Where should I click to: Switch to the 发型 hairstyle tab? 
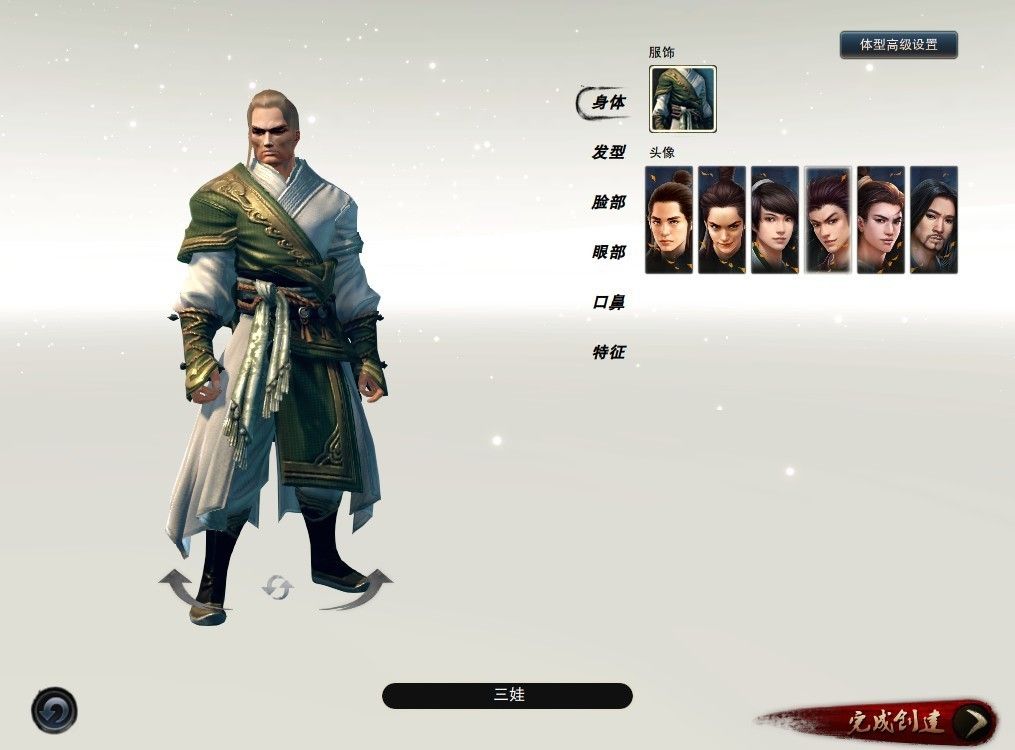click(x=608, y=152)
